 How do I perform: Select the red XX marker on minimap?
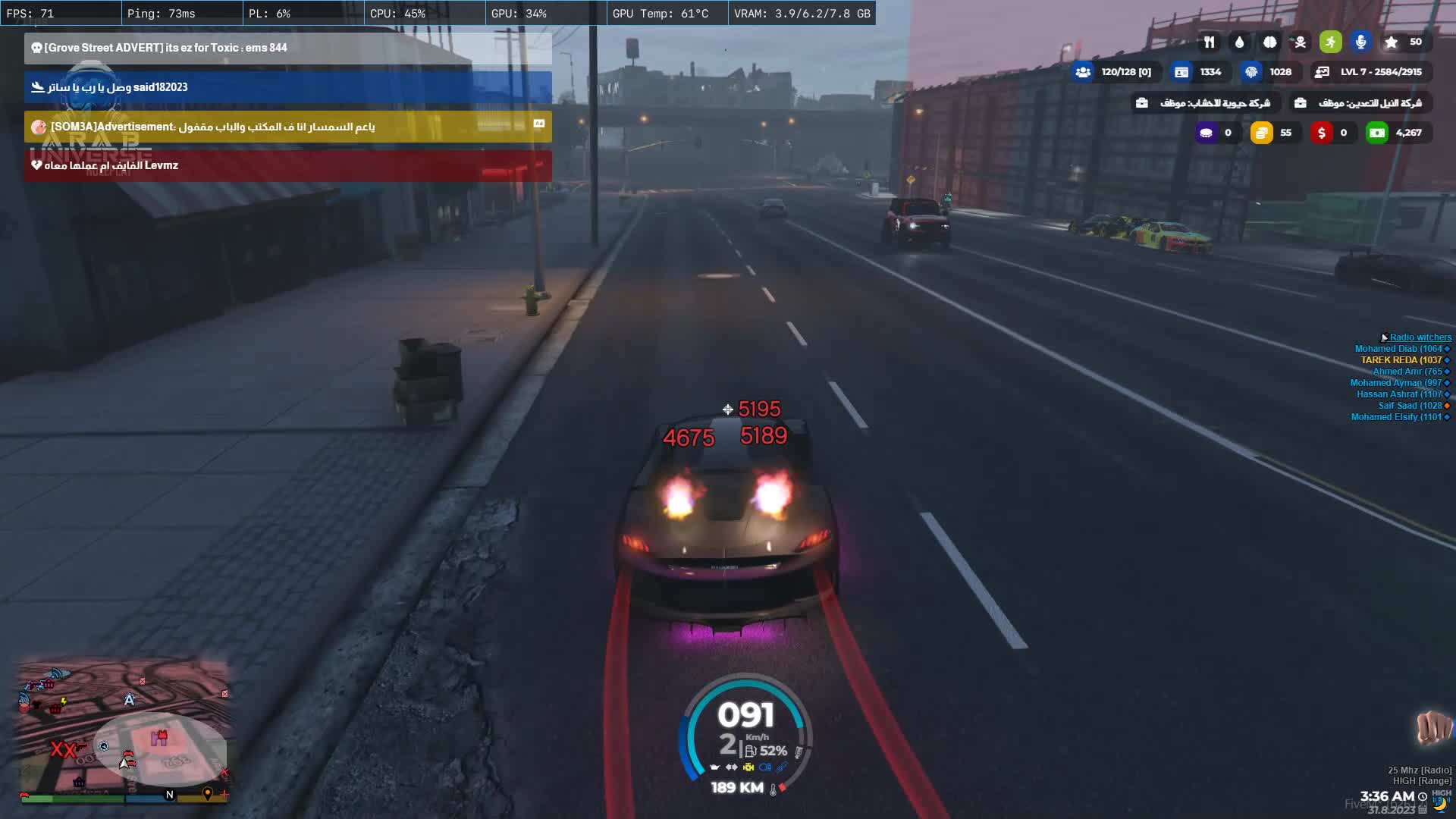click(x=63, y=750)
